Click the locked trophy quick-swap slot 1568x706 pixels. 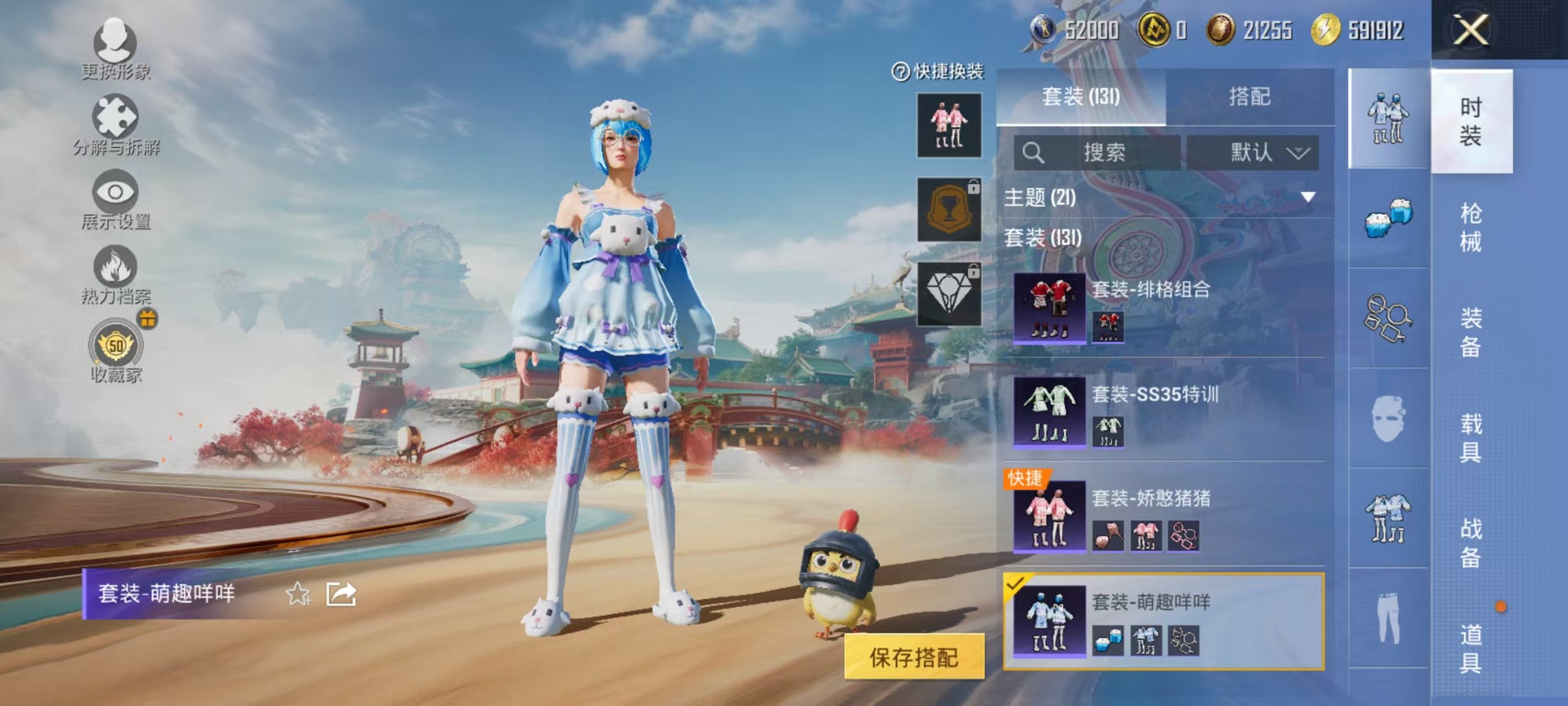(949, 208)
